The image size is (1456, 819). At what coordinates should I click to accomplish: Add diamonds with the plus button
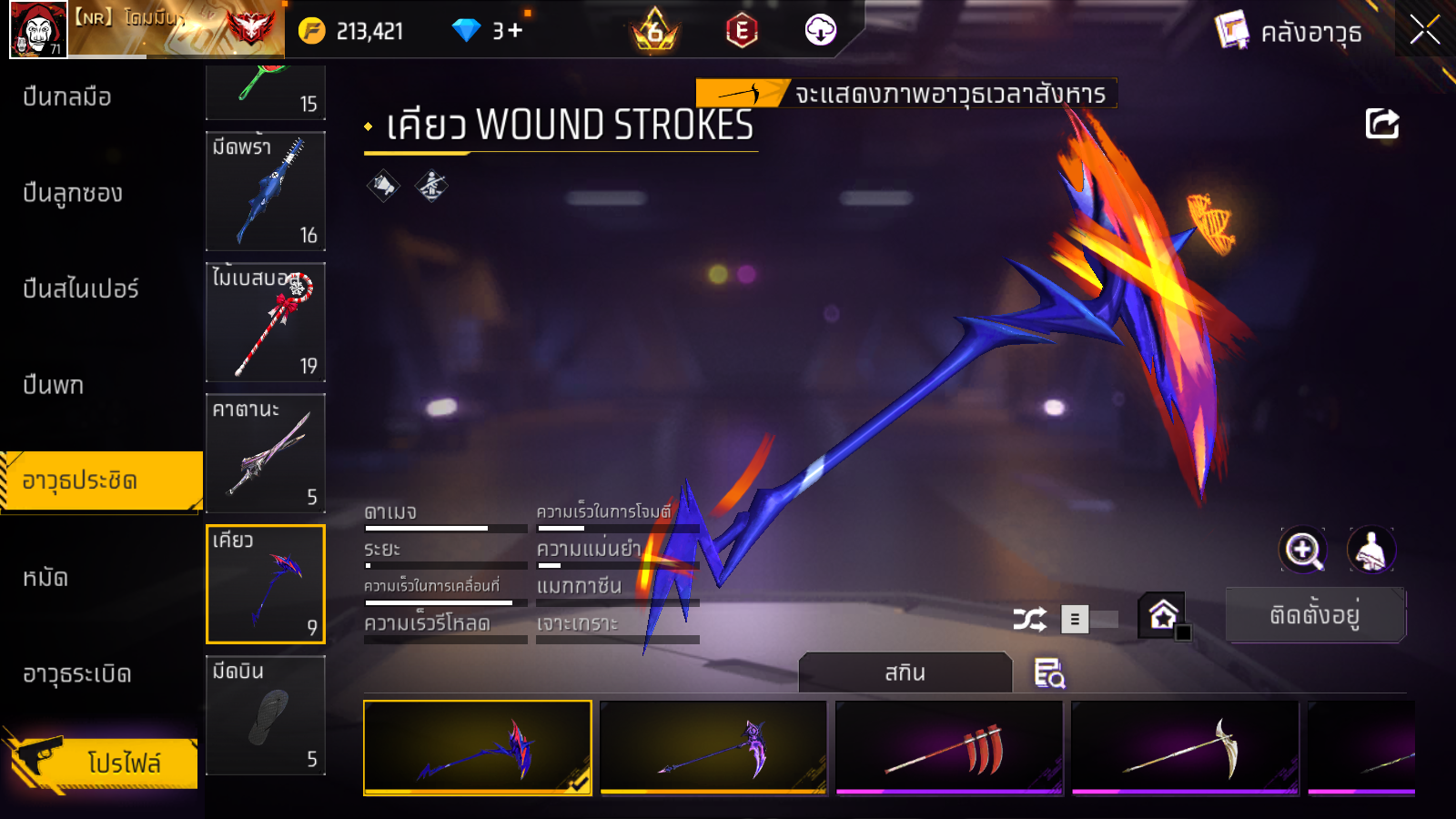click(515, 31)
